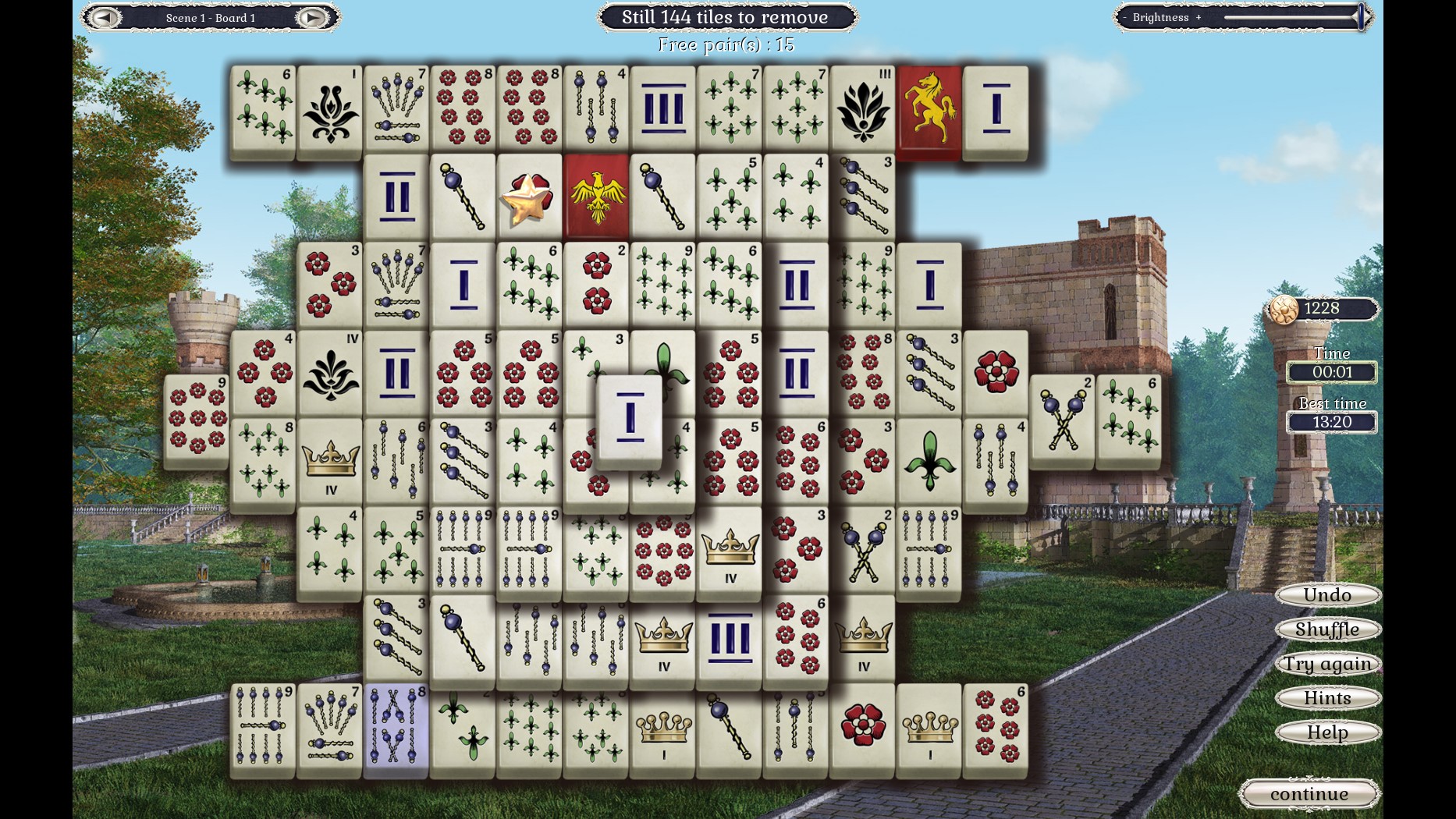Select the highlighted purple scepter tile
Screen dimensions: 1456x819
pyautogui.click(x=396, y=733)
